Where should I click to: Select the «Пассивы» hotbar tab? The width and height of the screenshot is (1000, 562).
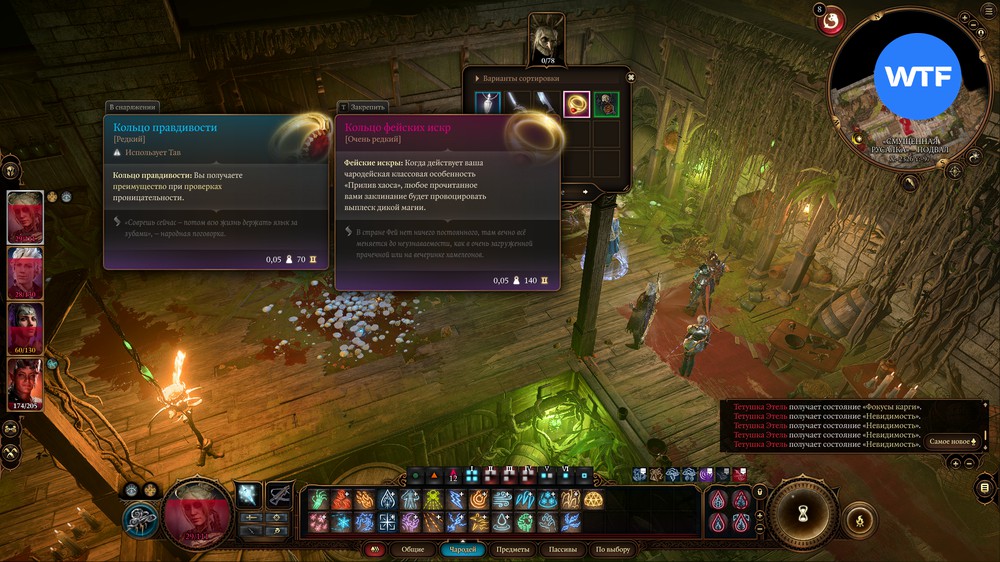pyautogui.click(x=563, y=549)
